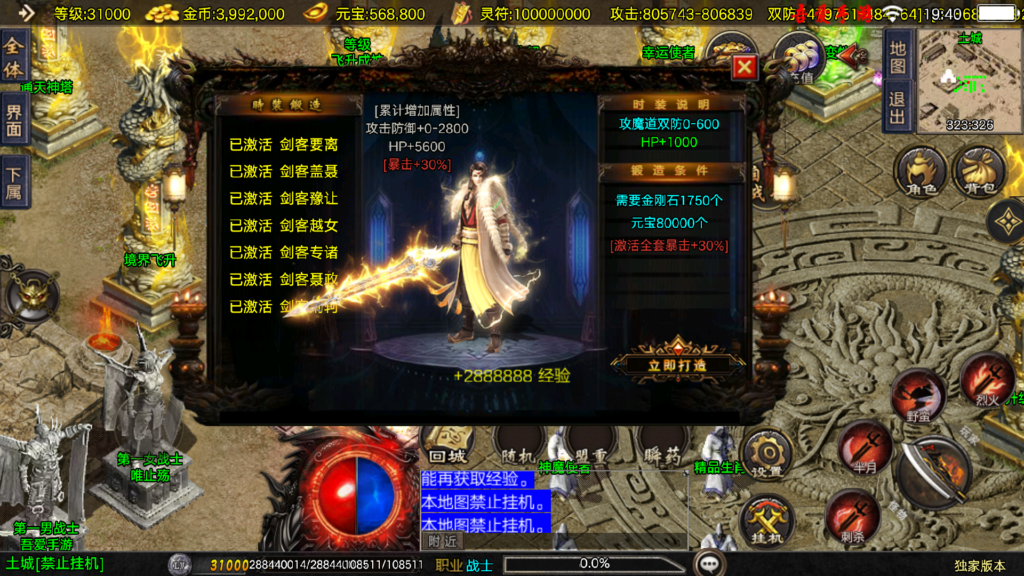Select 剑客专诸 in the forging list
Image resolution: width=1024 pixels, height=576 pixels.
pyautogui.click(x=284, y=252)
